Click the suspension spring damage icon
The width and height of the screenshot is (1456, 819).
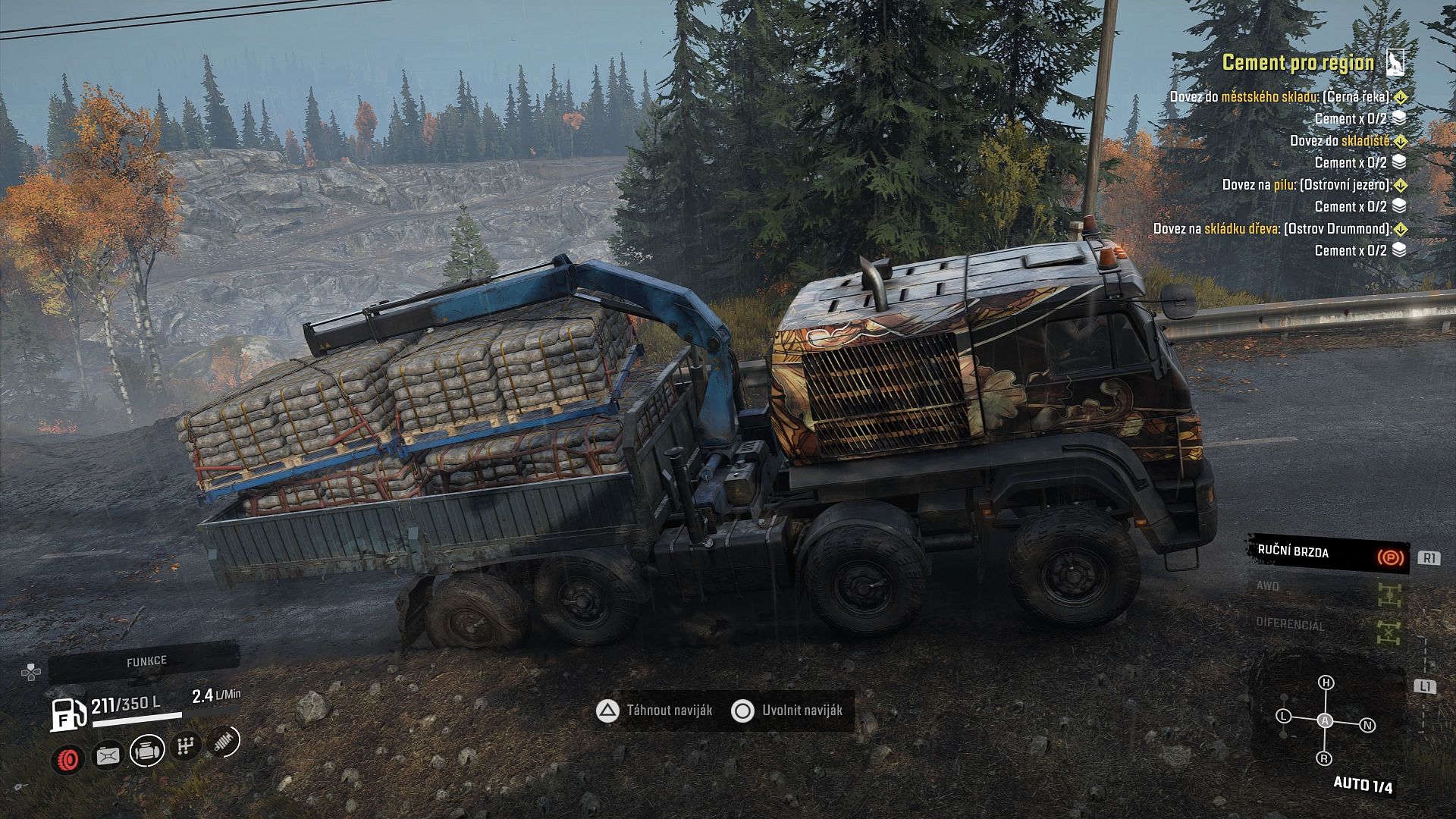tap(223, 742)
